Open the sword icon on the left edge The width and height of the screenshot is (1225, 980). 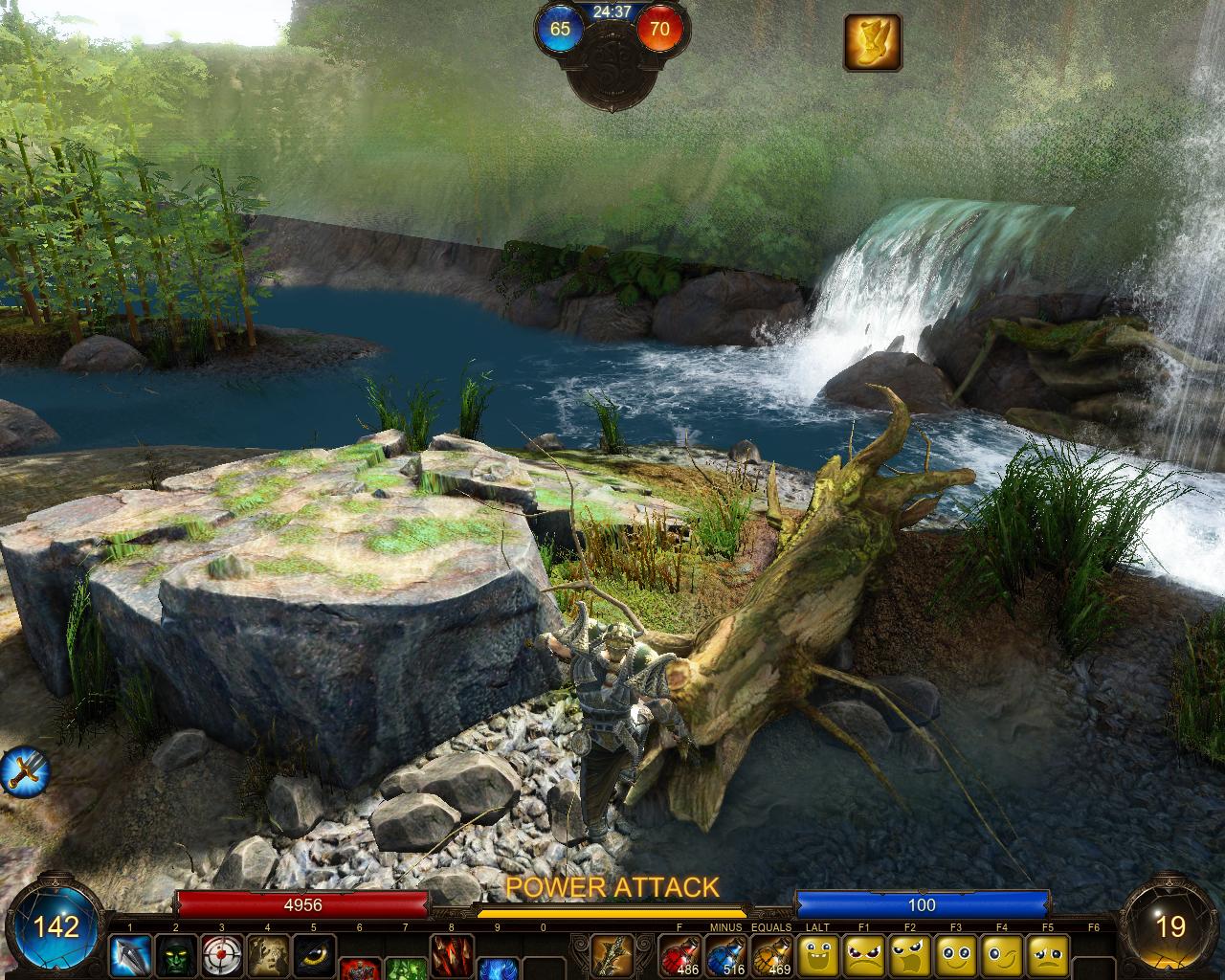click(23, 769)
